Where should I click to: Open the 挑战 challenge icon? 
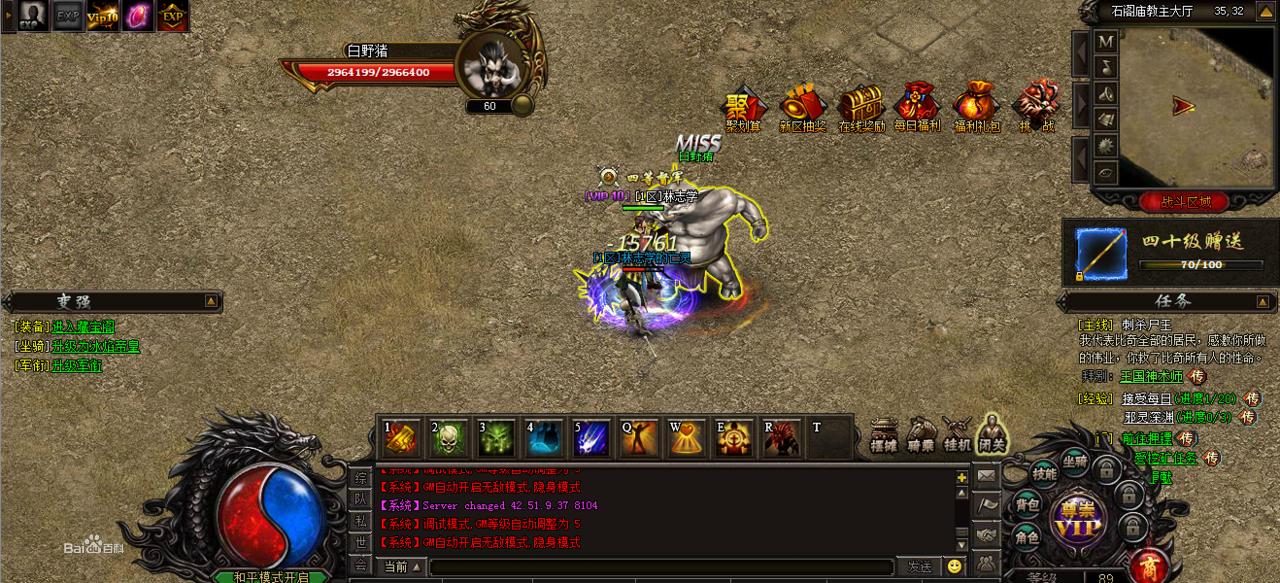1036,106
